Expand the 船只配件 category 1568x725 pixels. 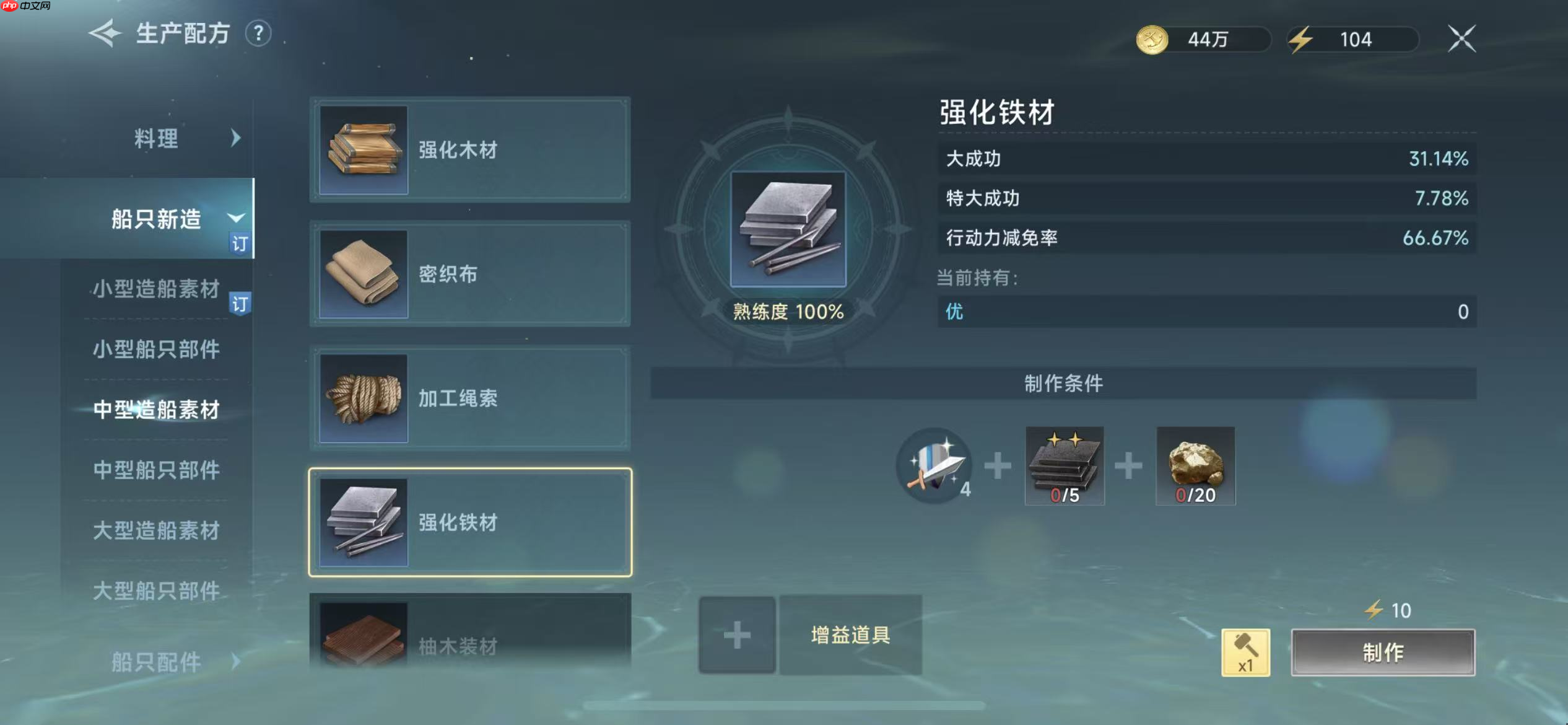(x=155, y=661)
